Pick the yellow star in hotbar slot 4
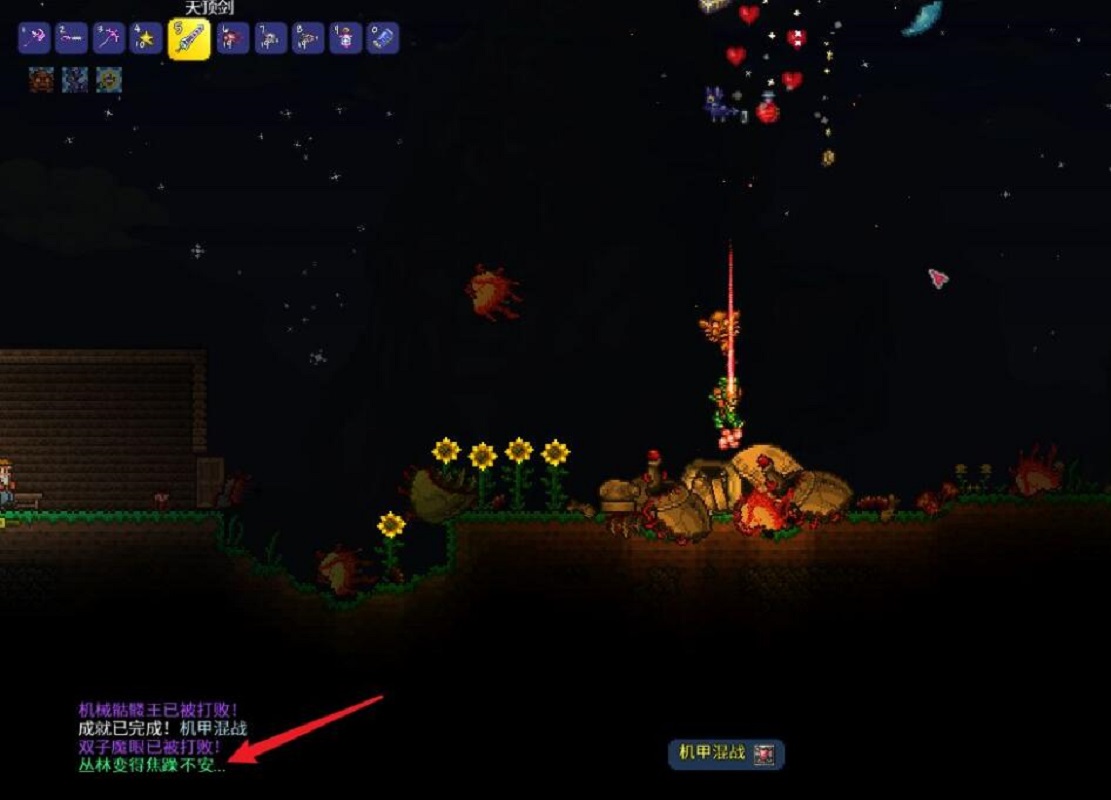Viewport: 1111px width, 800px height. [x=146, y=39]
